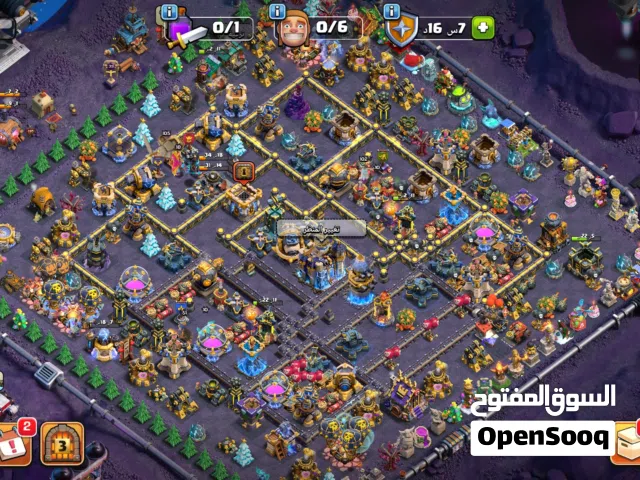Open the calendar events button with badge
Screen dimensions: 640x480
click(x=14, y=443)
